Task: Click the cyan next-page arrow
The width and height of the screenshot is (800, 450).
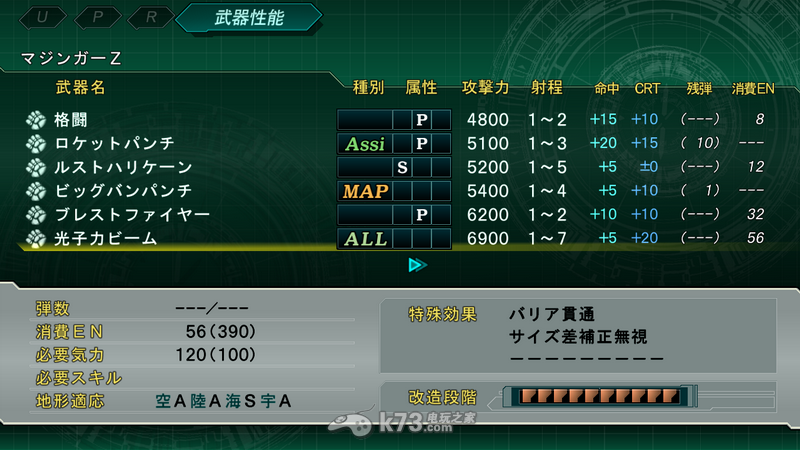Action: click(417, 265)
